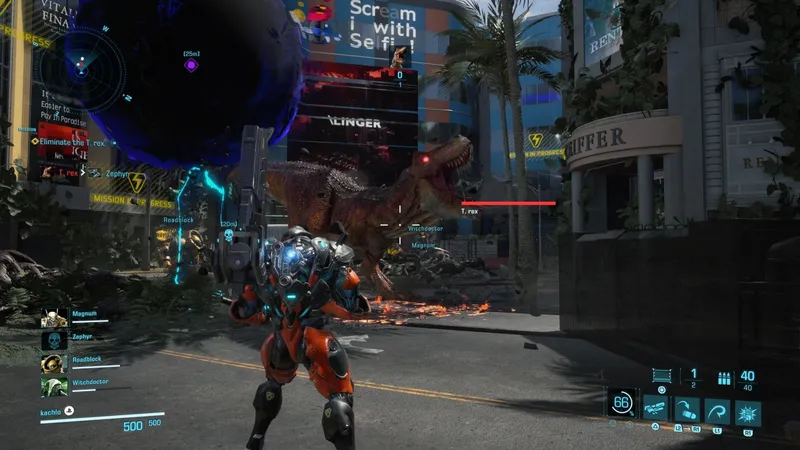Select the rig equipment icon above abilities
Viewport: 800px width, 450px height.
[660, 376]
